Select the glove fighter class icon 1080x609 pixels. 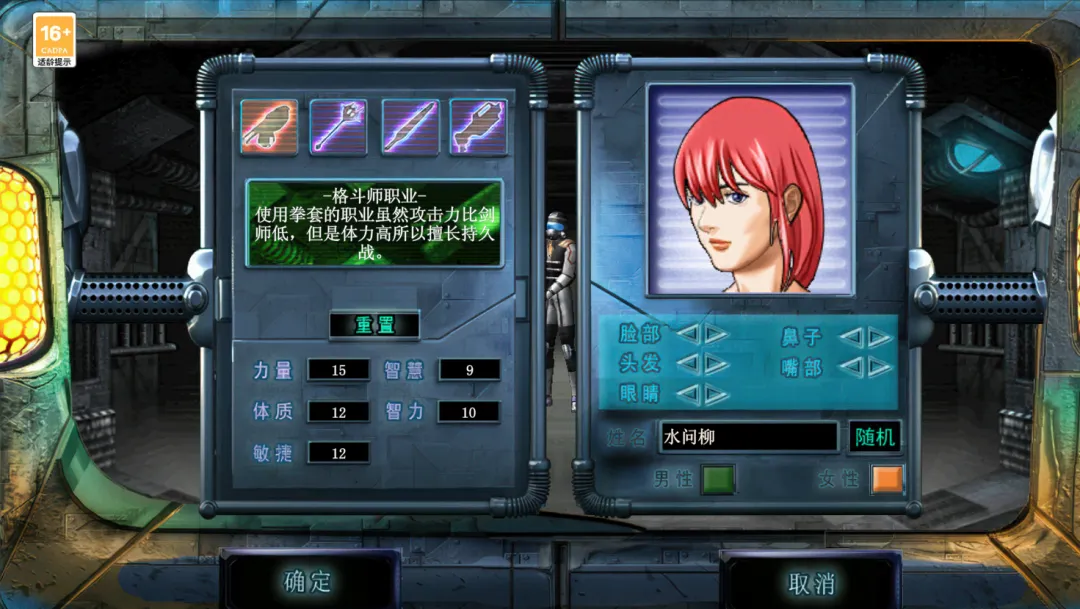tap(269, 127)
